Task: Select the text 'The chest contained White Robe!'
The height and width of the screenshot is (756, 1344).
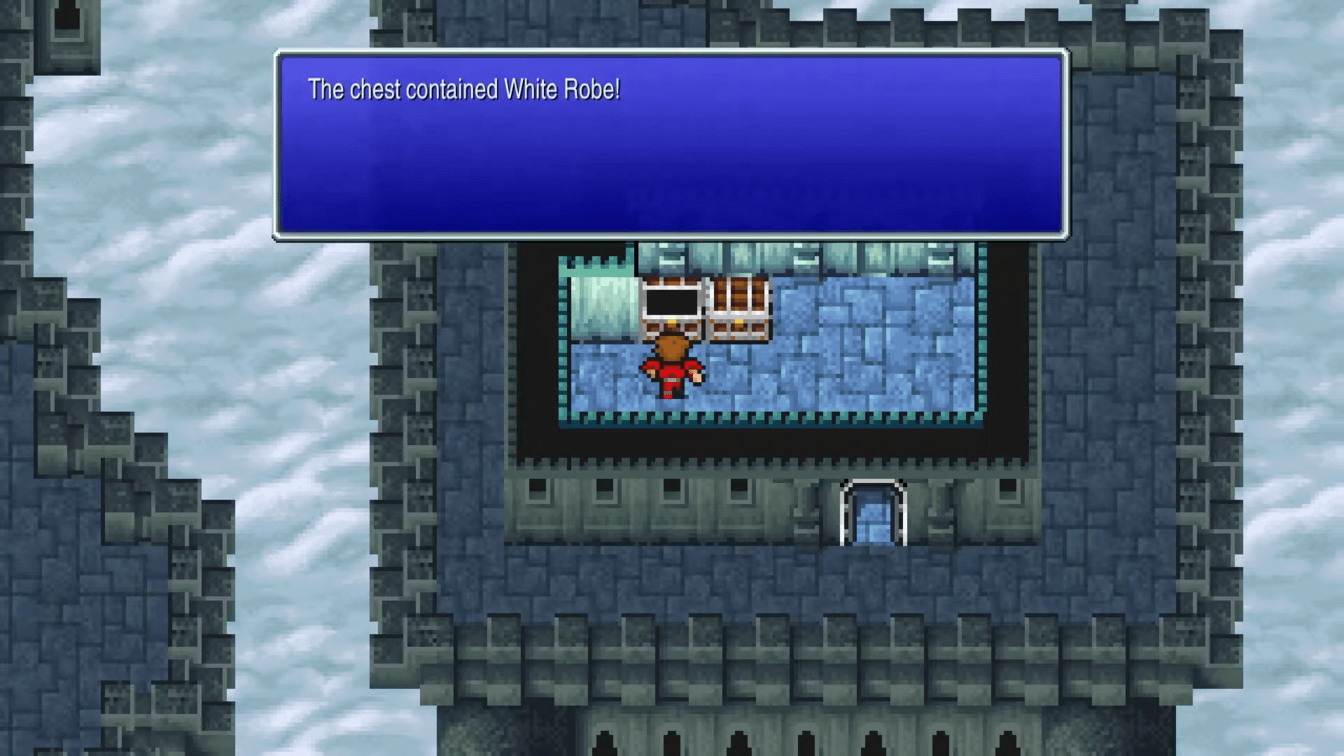Action: point(463,89)
